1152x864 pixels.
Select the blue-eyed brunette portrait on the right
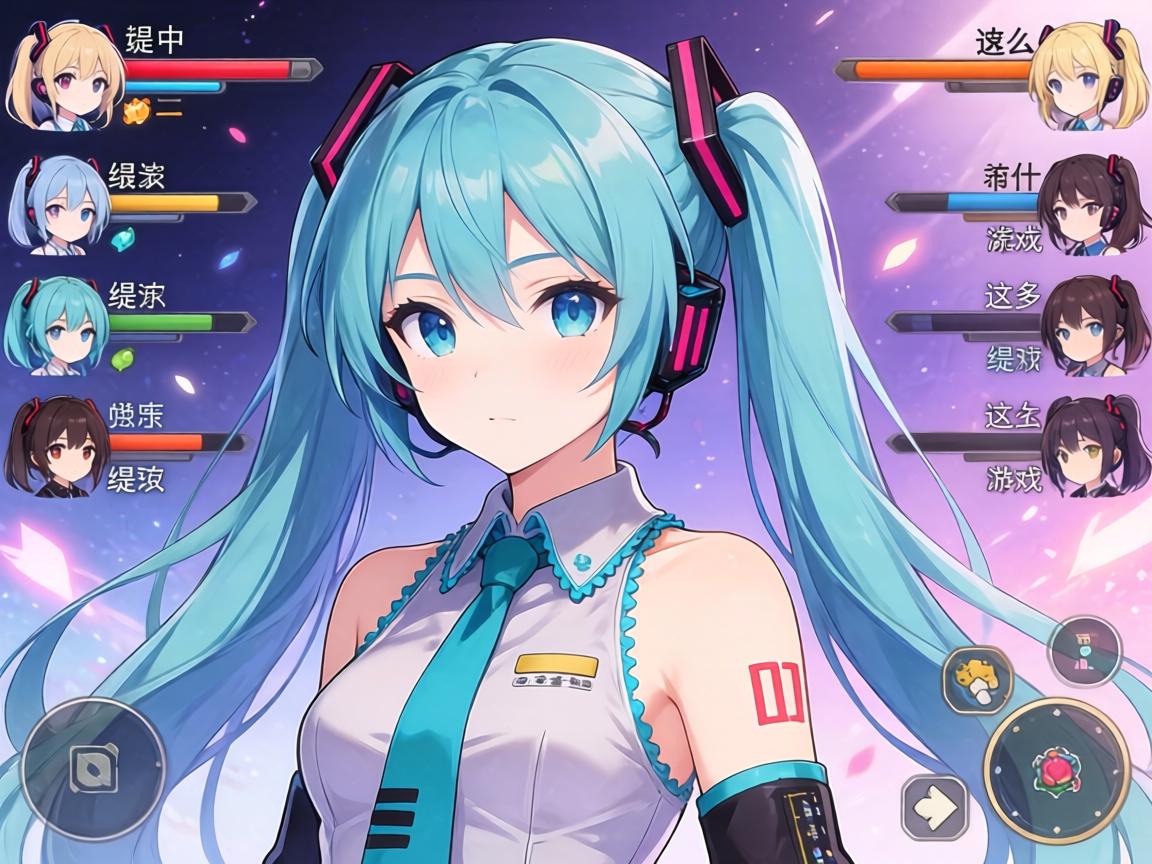[x=1087, y=326]
